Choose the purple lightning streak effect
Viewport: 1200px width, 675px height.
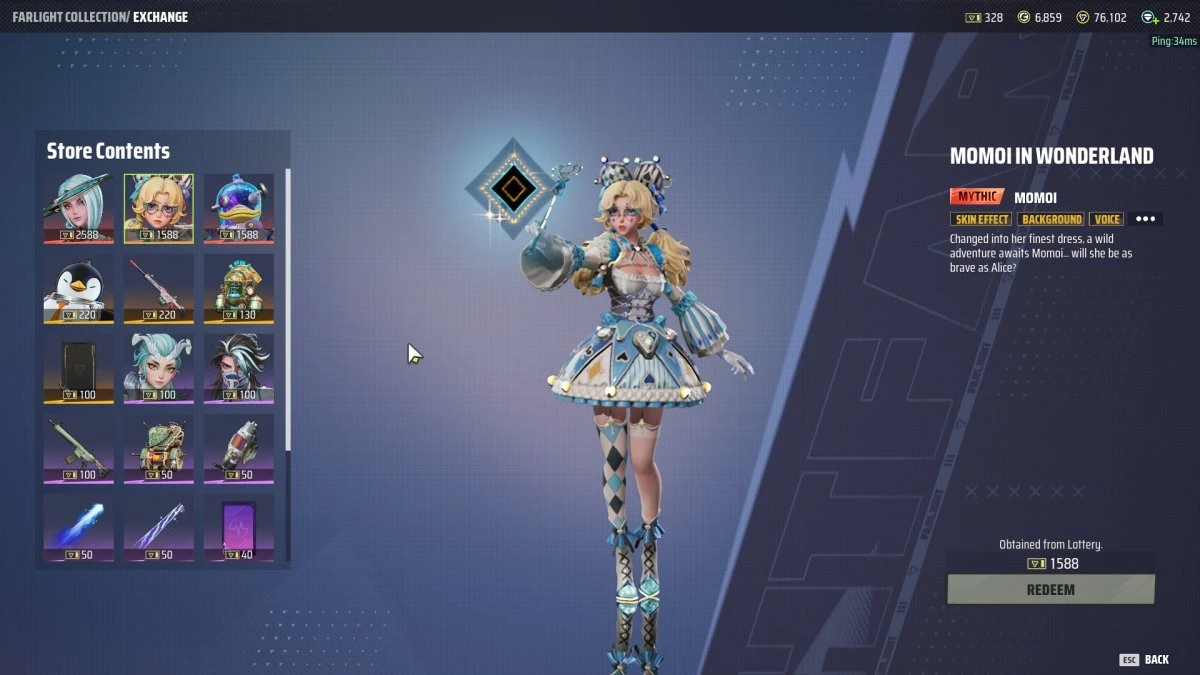tap(159, 528)
